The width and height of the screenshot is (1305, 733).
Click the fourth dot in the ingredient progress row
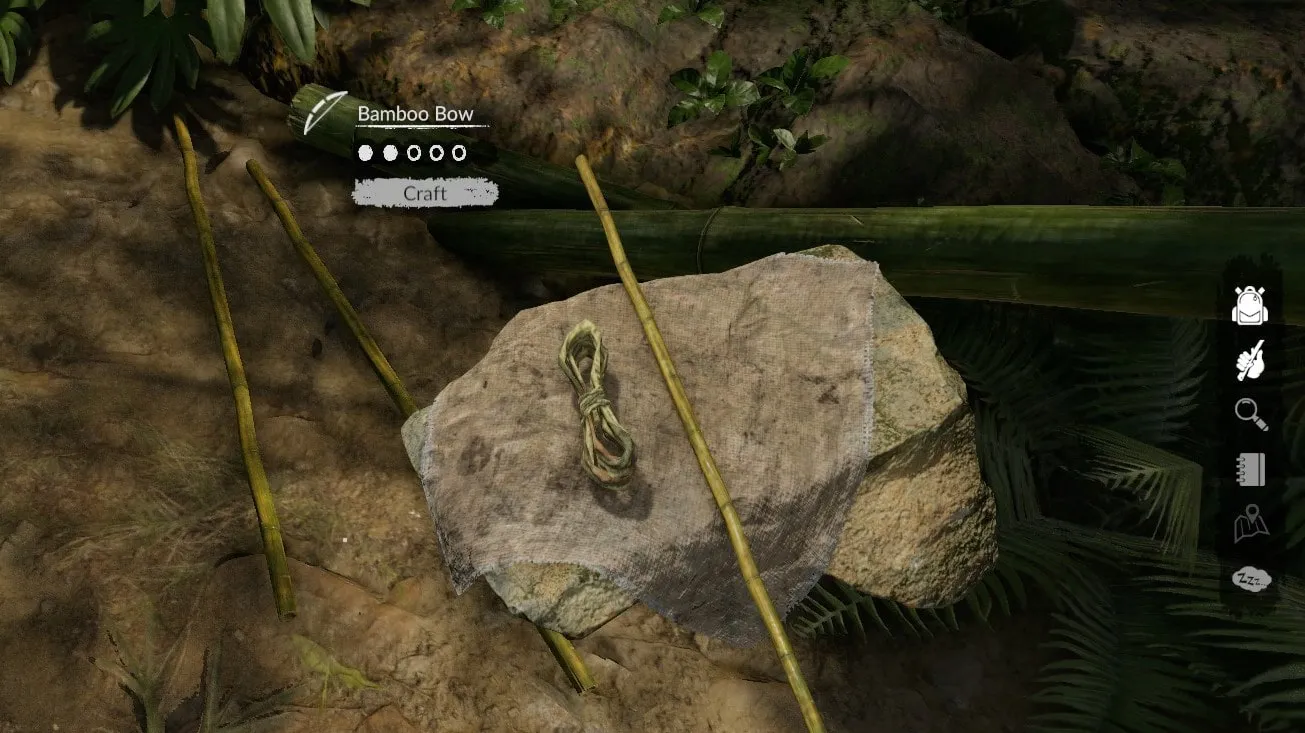(437, 153)
